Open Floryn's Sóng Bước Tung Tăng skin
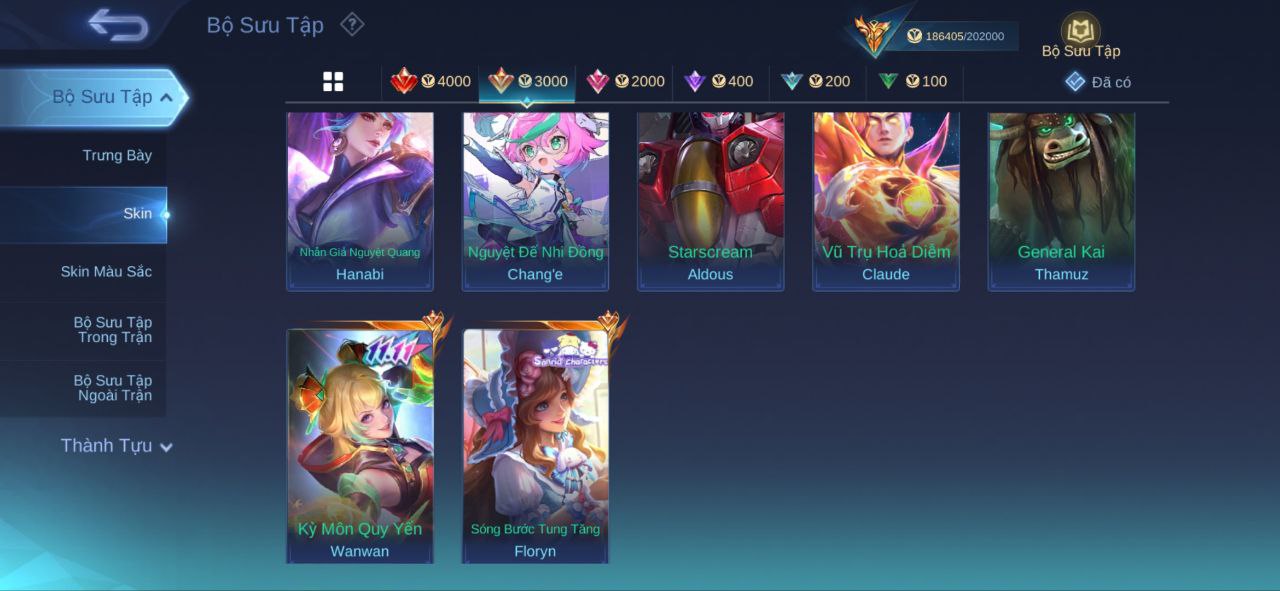Screen dimensions: 1280x591 [535, 445]
